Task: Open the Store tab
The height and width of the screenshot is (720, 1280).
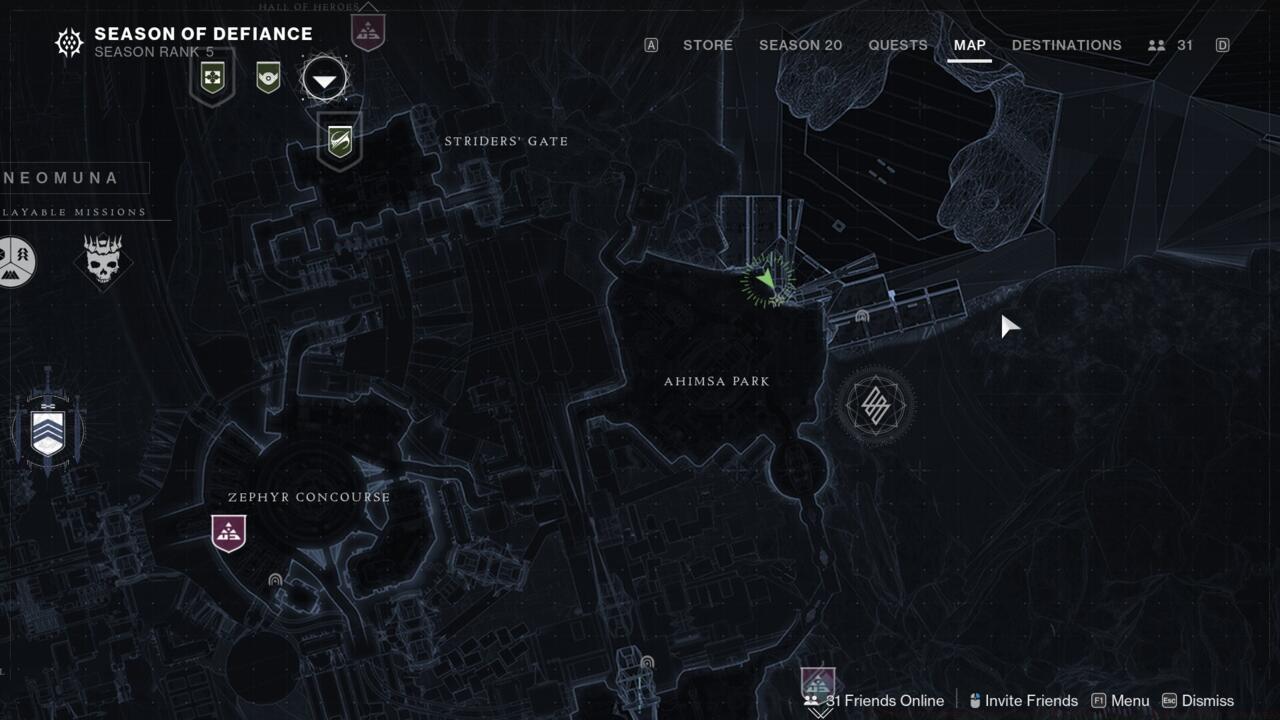Action: pyautogui.click(x=707, y=45)
